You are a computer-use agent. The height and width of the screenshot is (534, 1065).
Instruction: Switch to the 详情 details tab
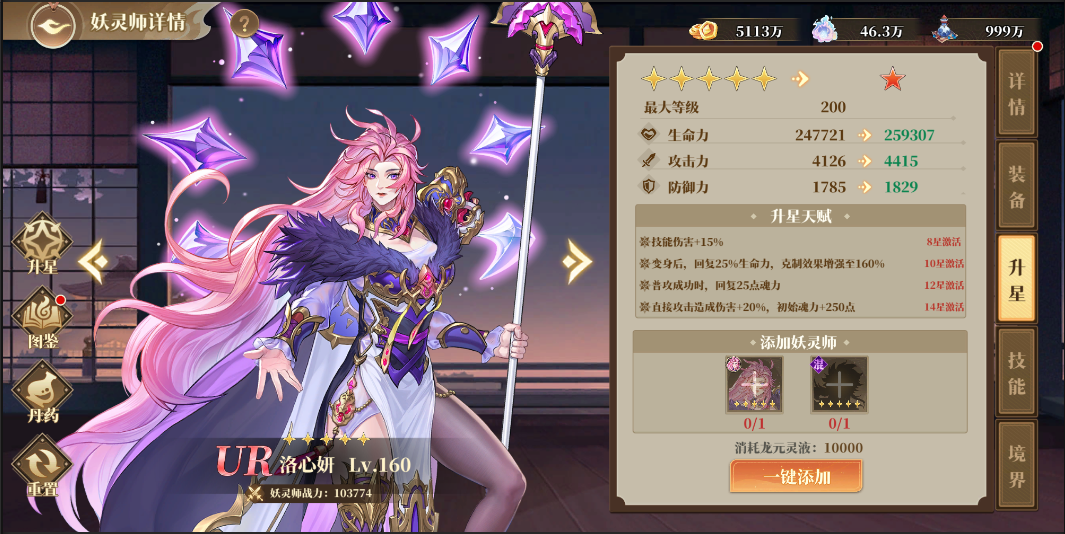point(1016,94)
